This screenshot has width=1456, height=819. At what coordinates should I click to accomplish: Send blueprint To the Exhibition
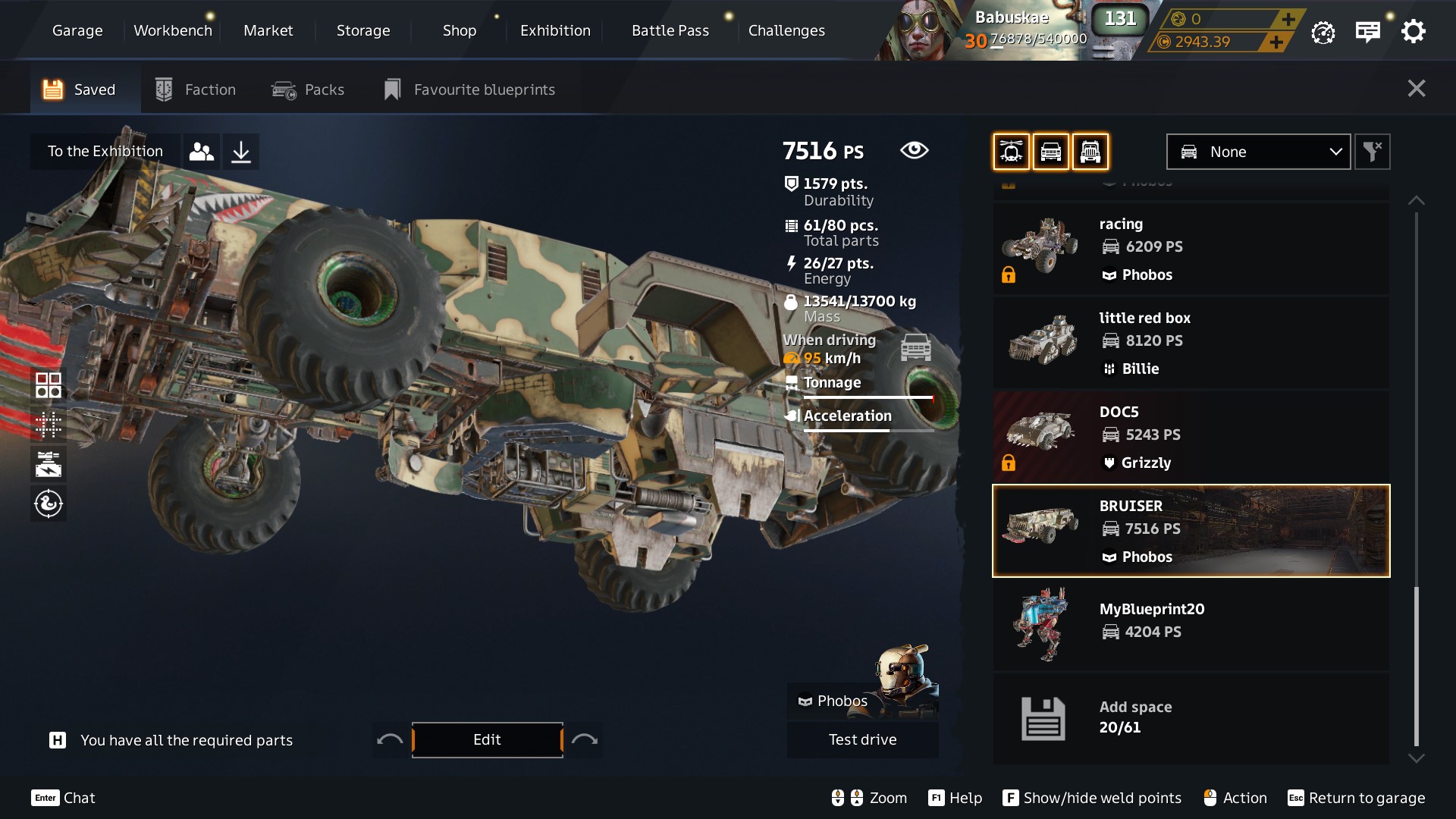pyautogui.click(x=105, y=152)
